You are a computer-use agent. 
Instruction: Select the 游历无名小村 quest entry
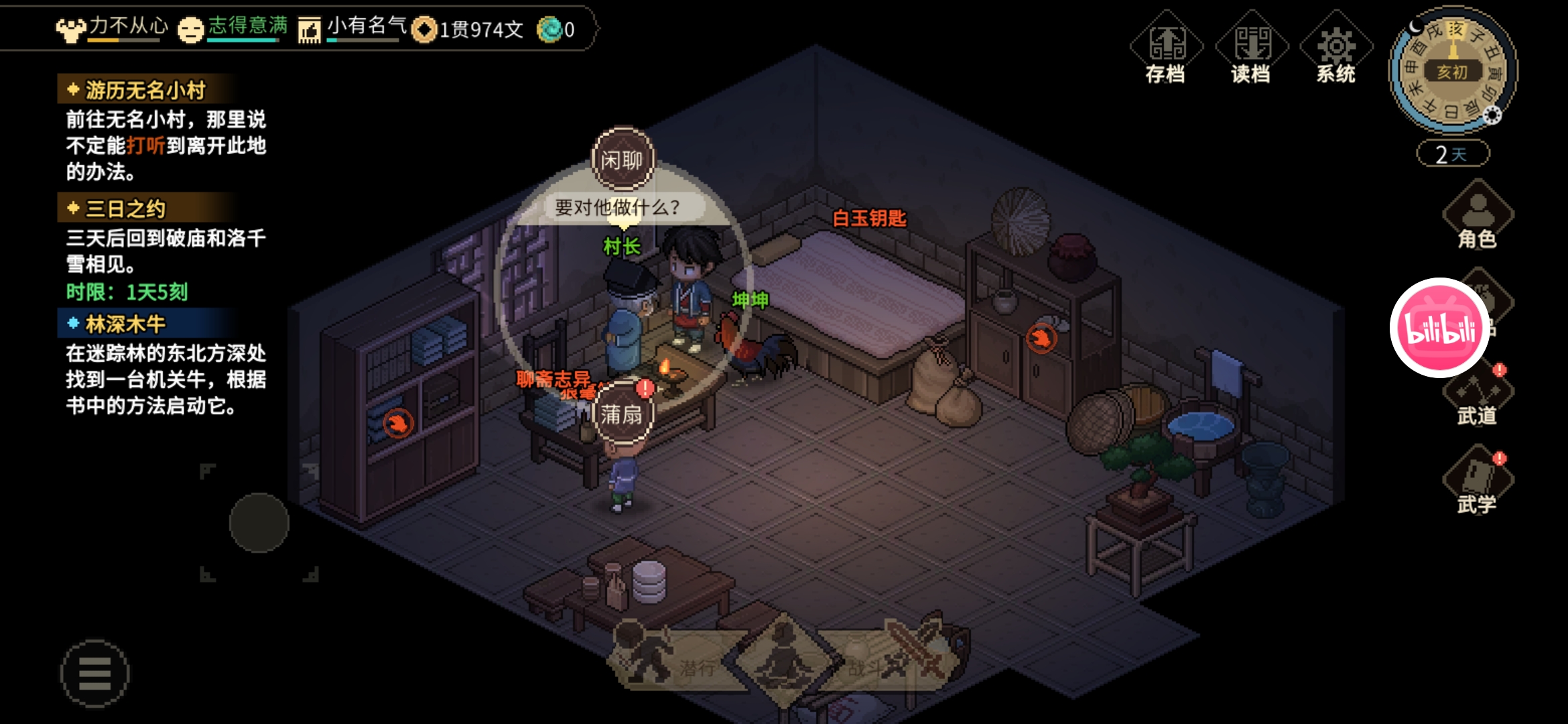145,90
